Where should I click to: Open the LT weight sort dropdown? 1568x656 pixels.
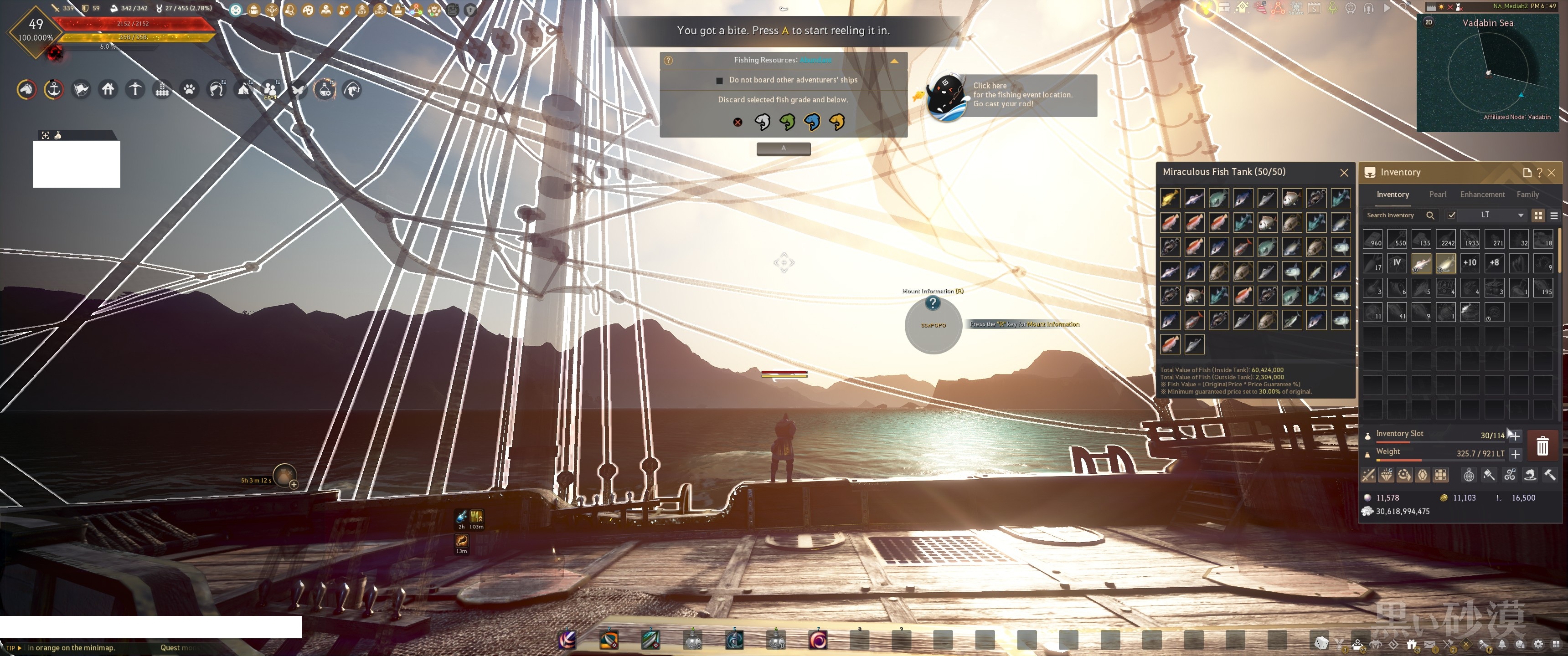pos(1520,215)
